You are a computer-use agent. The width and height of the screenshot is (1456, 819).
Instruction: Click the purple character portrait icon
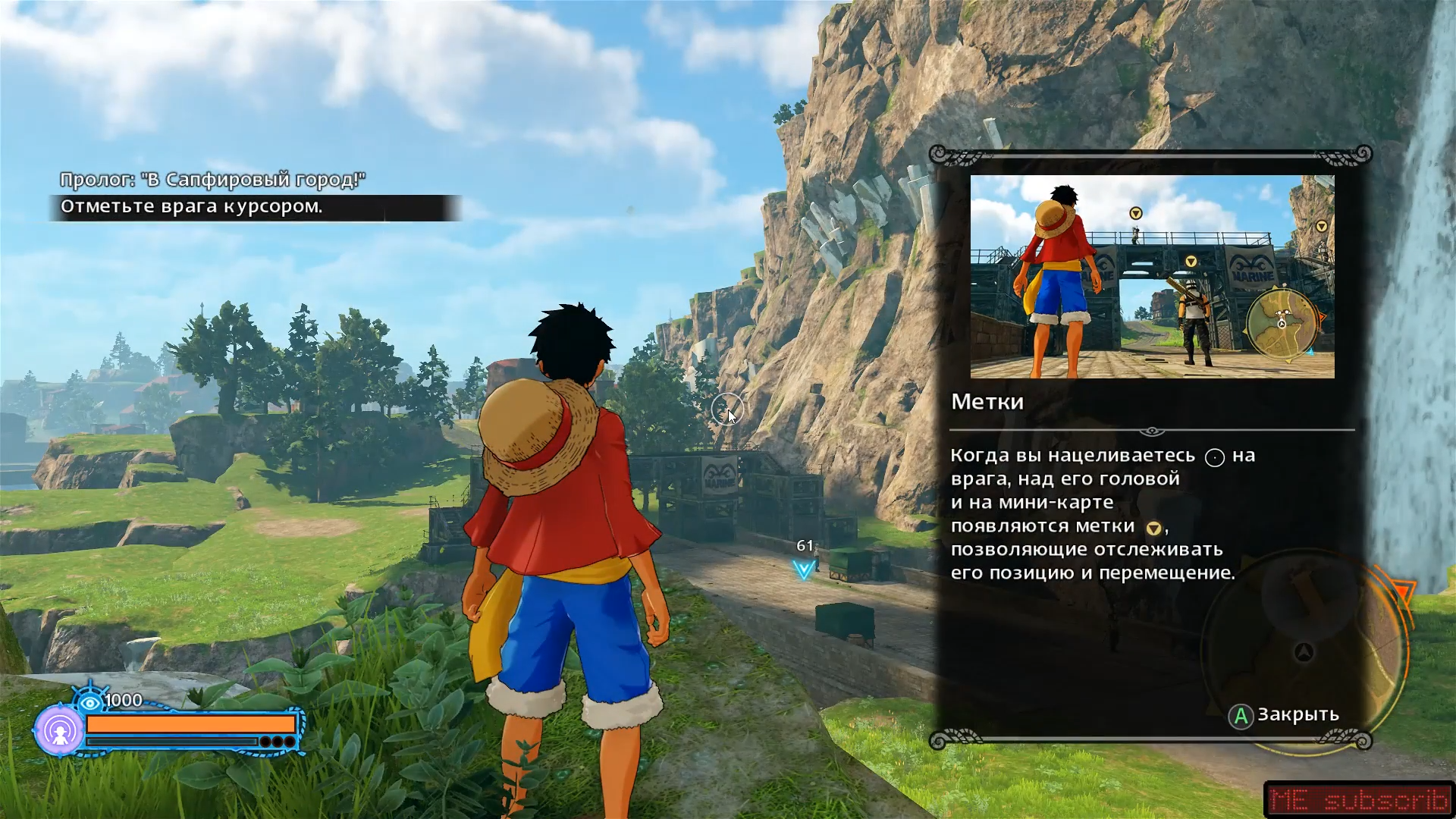pyautogui.click(x=59, y=730)
